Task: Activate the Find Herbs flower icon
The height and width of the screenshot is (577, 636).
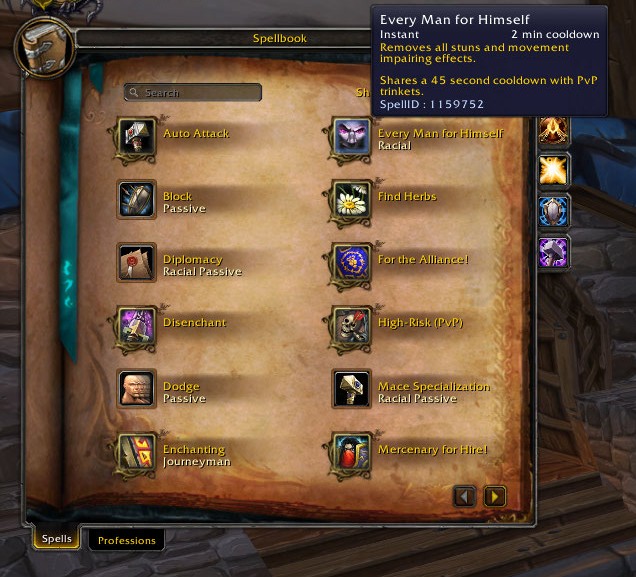Action: tap(351, 200)
